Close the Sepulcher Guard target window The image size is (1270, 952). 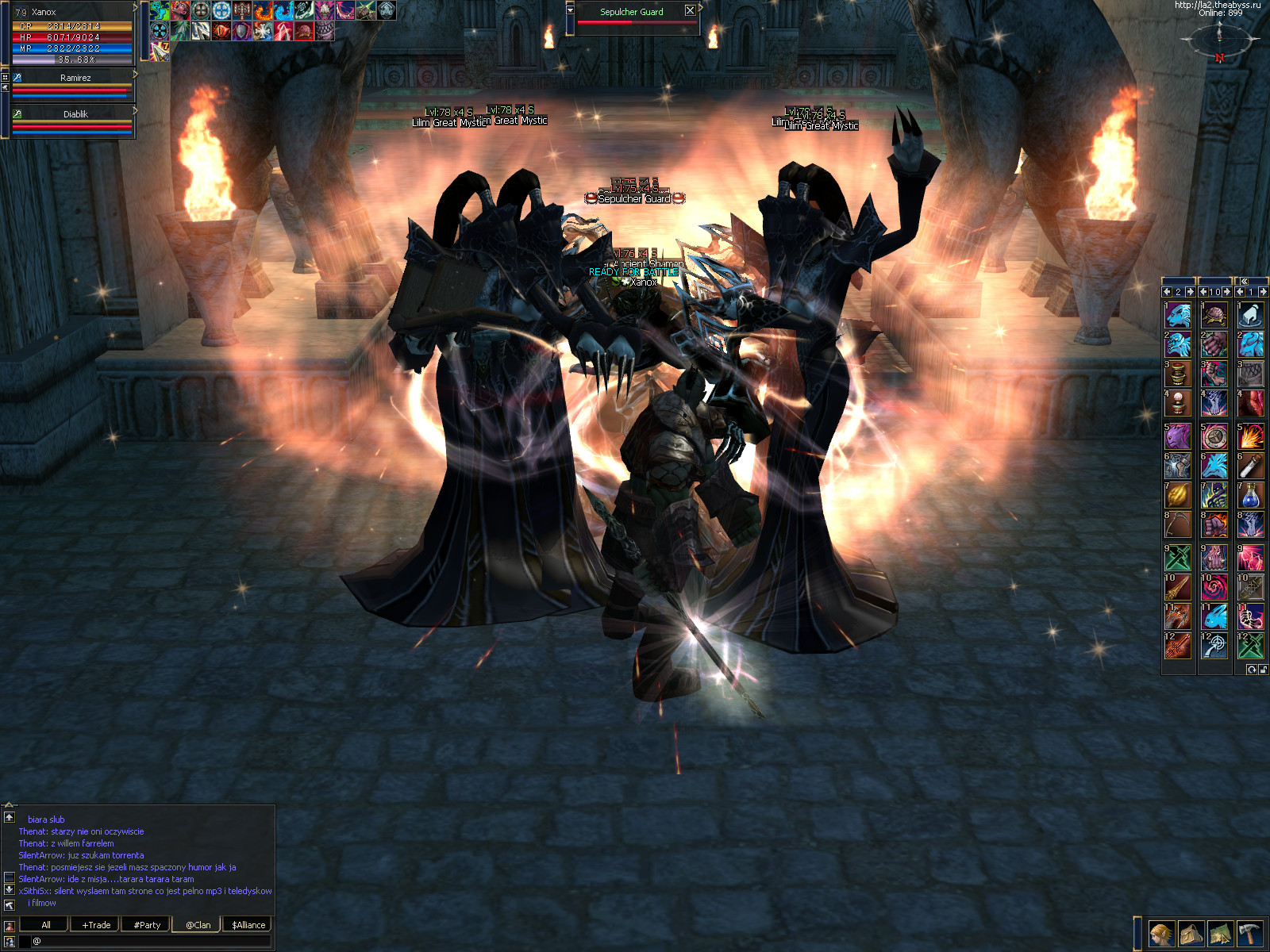tap(690, 11)
